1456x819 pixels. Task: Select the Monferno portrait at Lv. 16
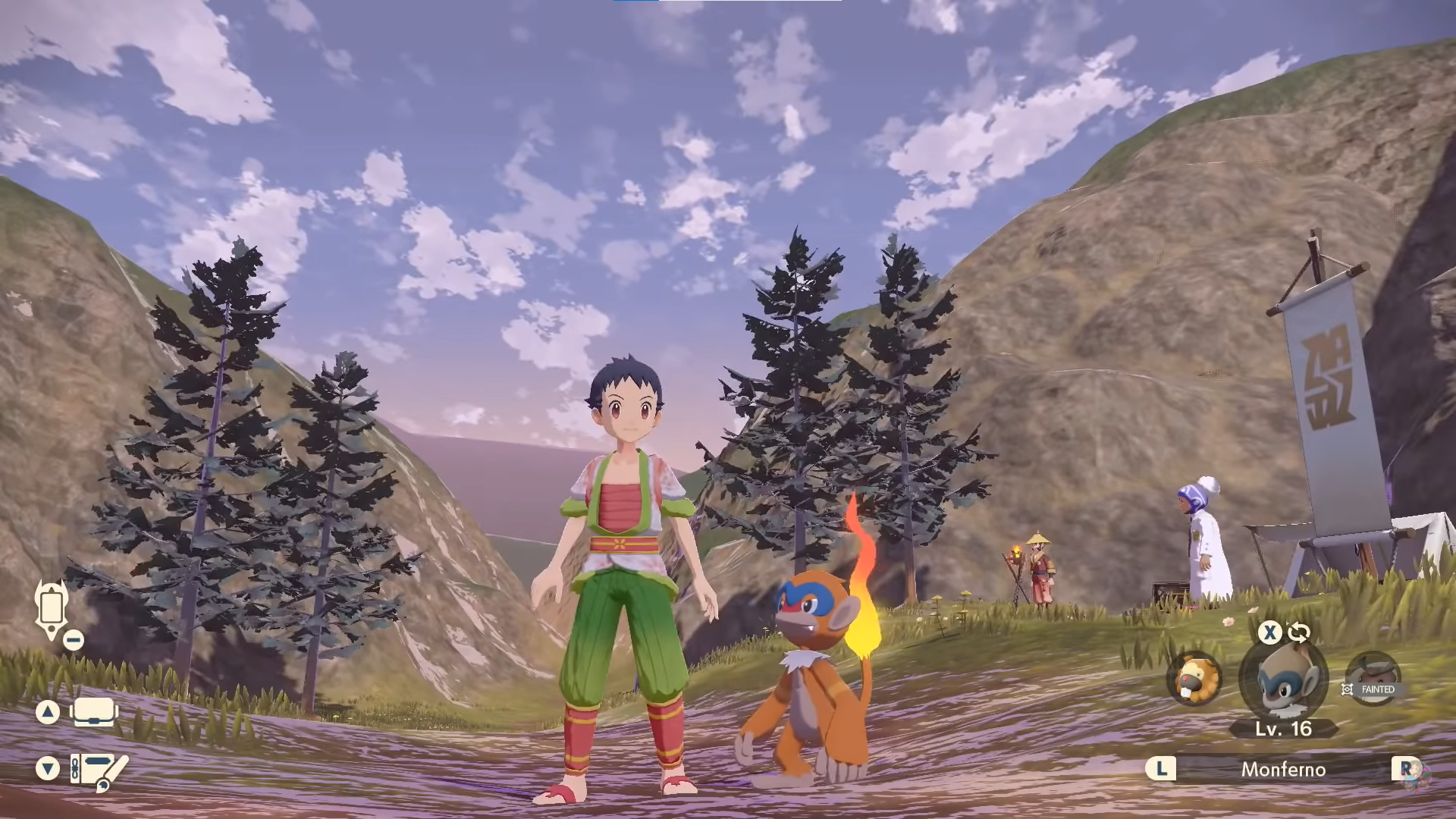click(x=1283, y=679)
